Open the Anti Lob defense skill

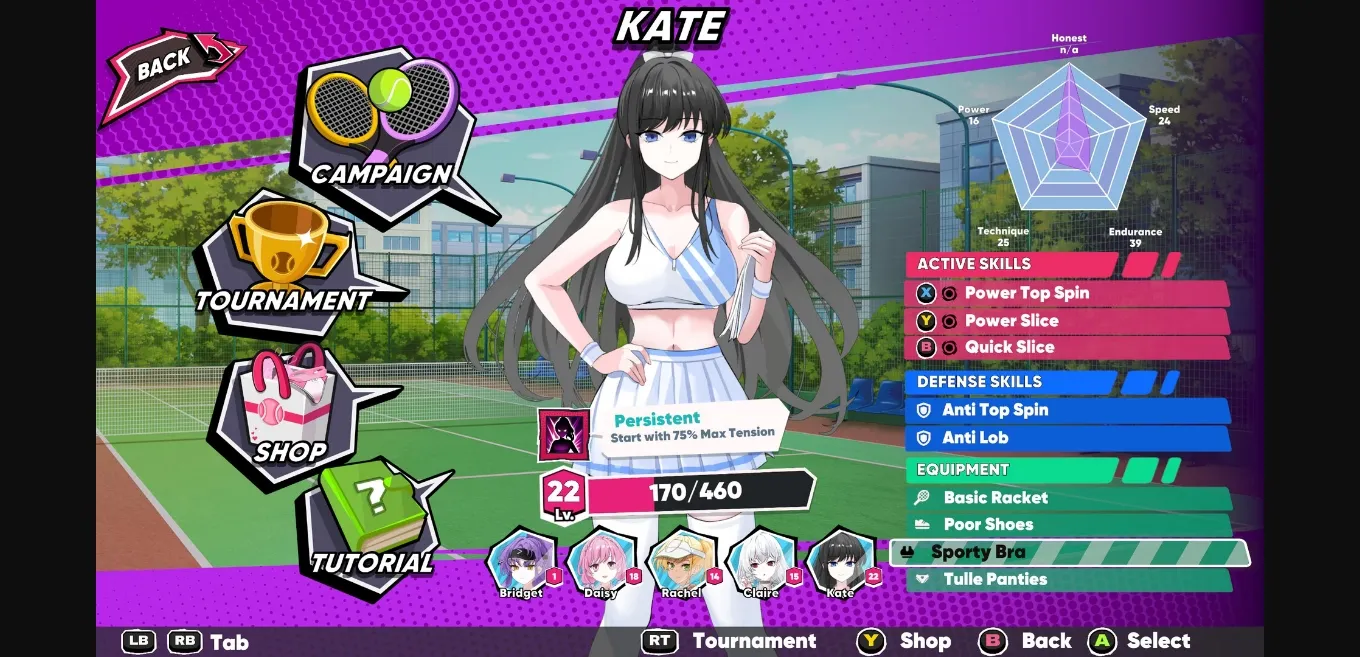(x=1066, y=438)
